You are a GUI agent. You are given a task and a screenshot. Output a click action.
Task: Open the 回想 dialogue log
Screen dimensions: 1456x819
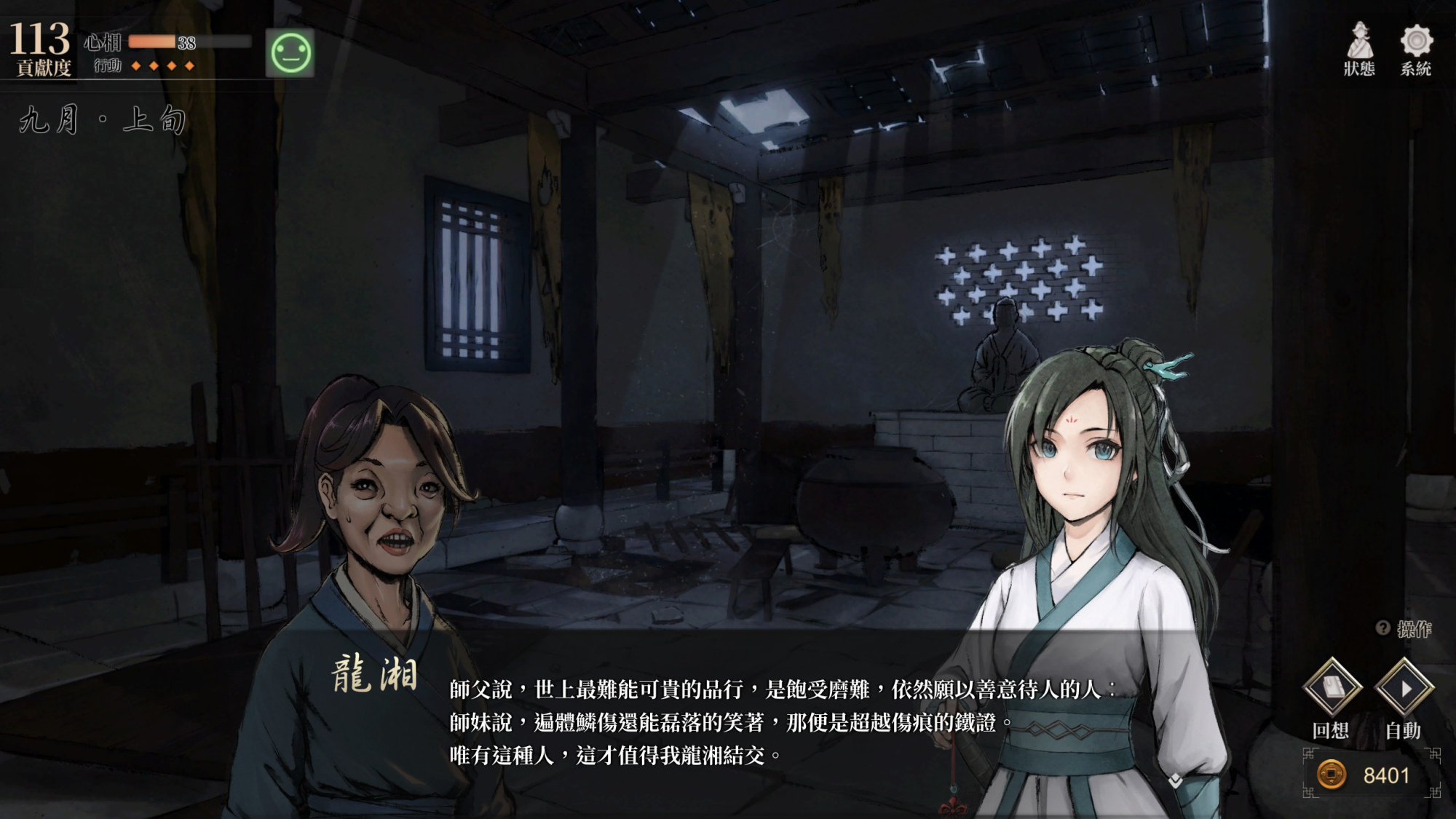point(1332,688)
